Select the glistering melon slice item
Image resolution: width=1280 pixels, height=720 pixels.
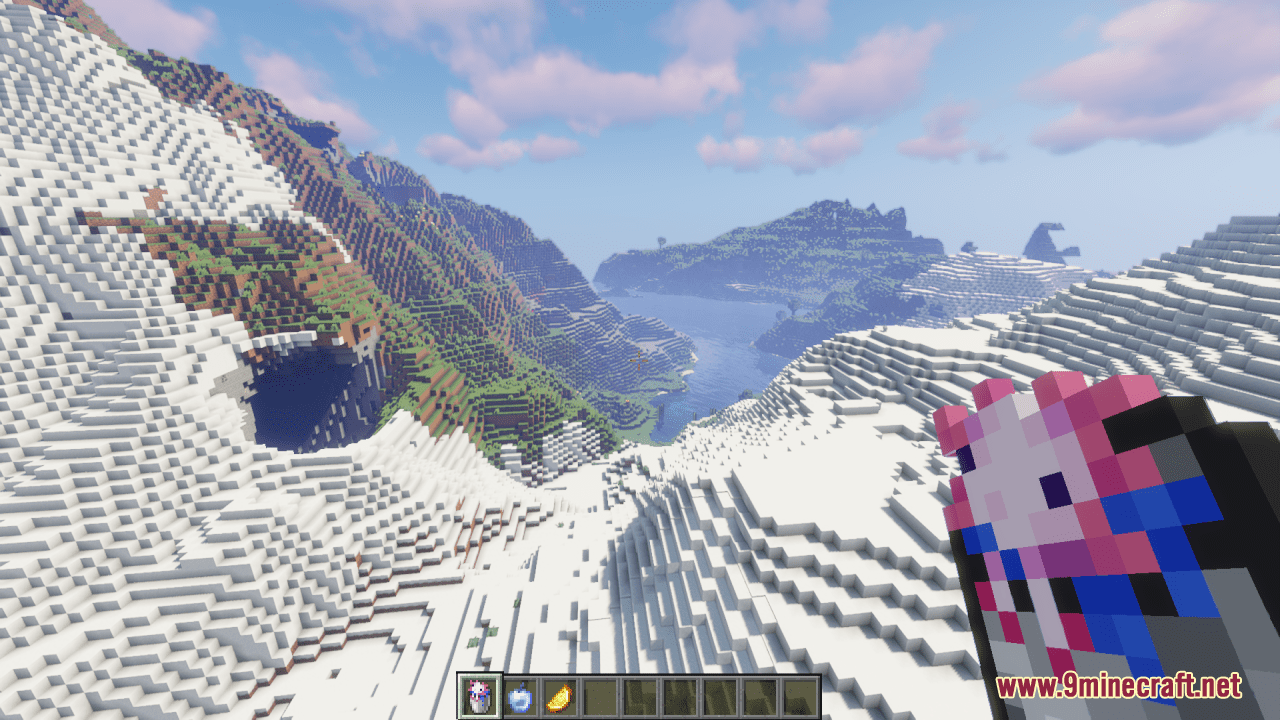pos(558,697)
